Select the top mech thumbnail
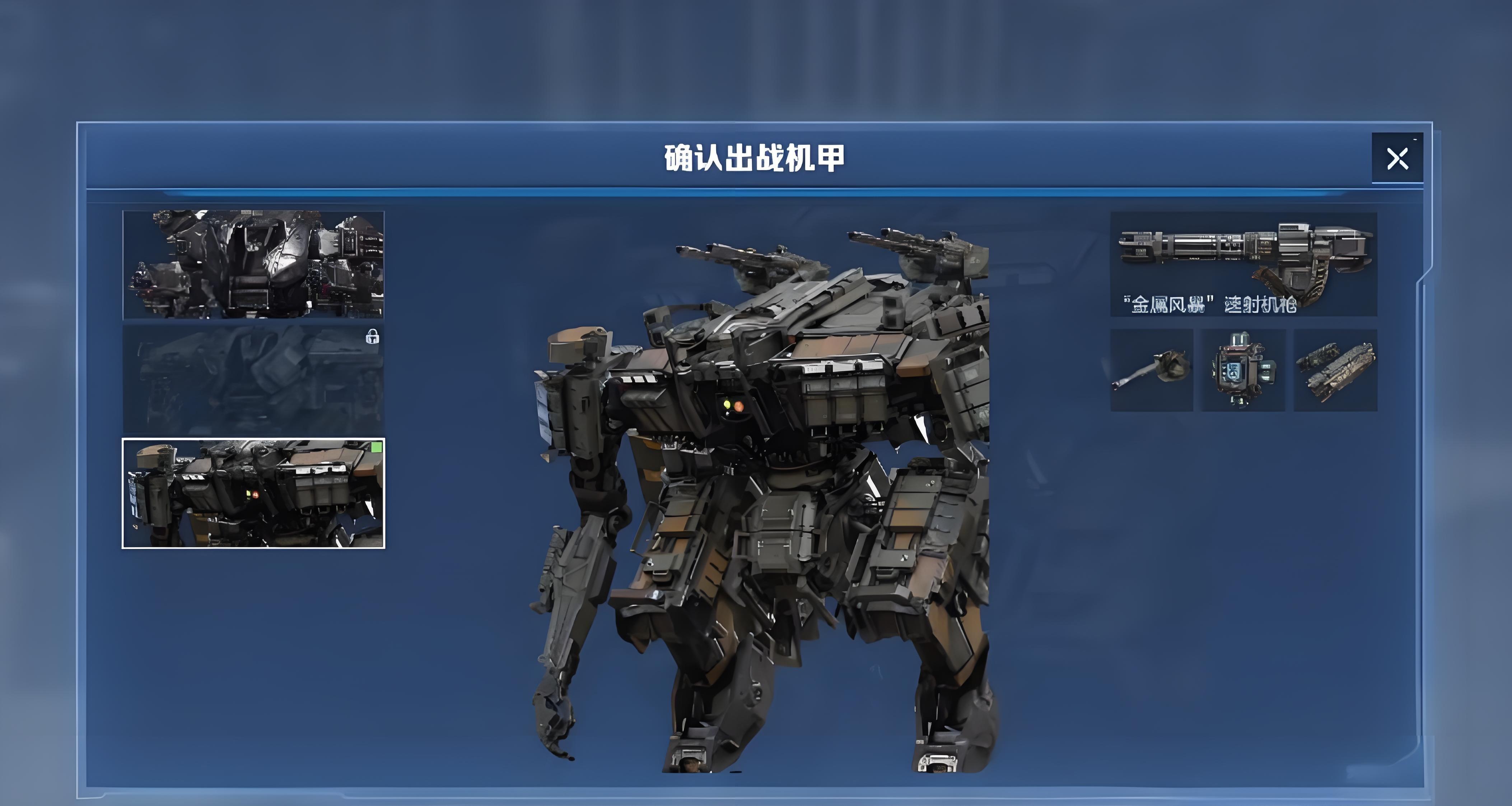This screenshot has height=806, width=1512. (253, 265)
